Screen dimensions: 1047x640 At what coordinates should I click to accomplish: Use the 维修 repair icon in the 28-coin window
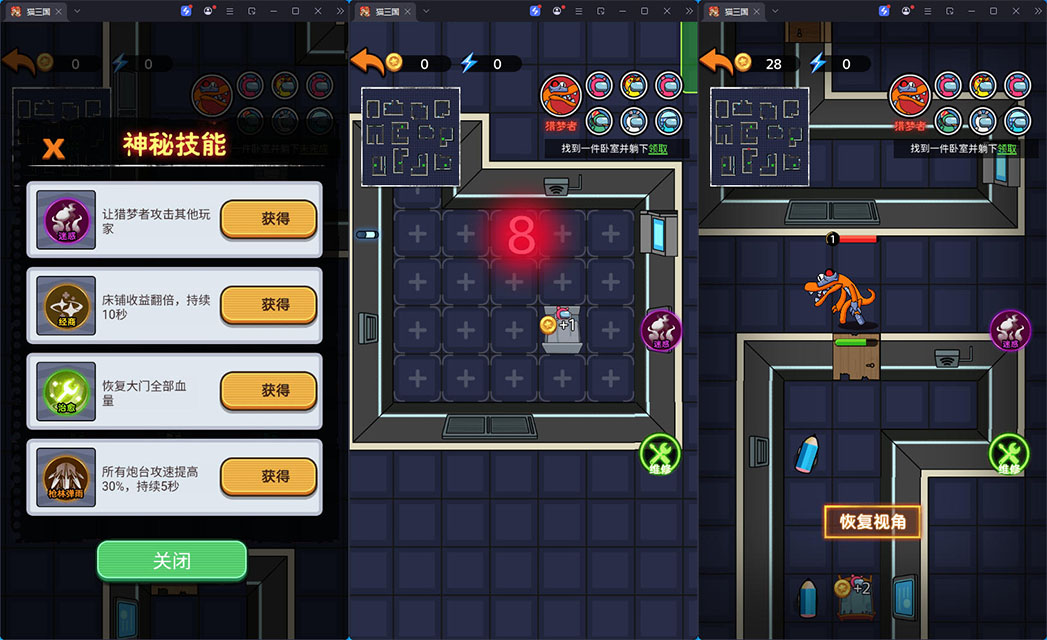1009,454
